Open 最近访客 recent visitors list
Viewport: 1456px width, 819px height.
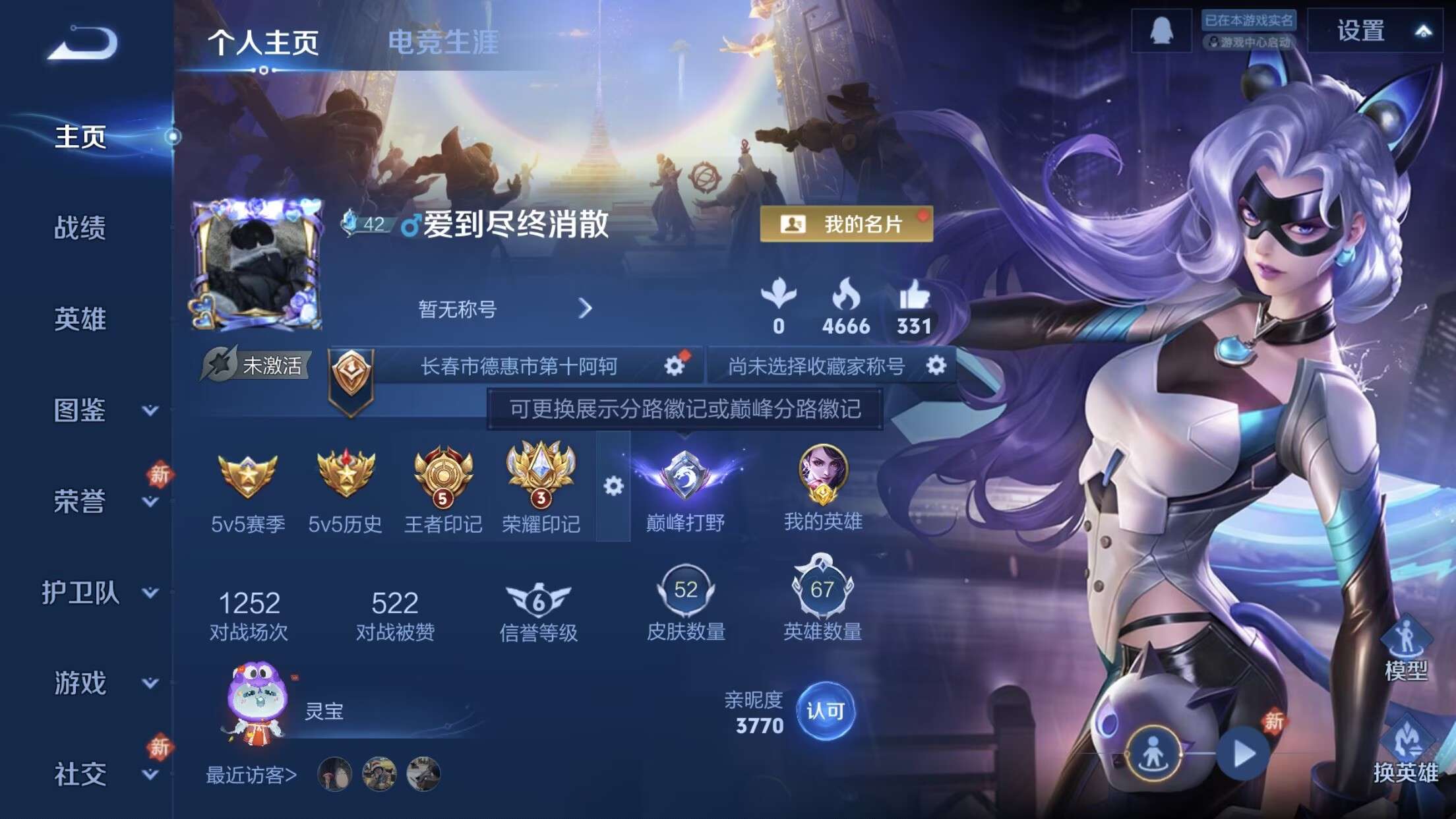251,776
